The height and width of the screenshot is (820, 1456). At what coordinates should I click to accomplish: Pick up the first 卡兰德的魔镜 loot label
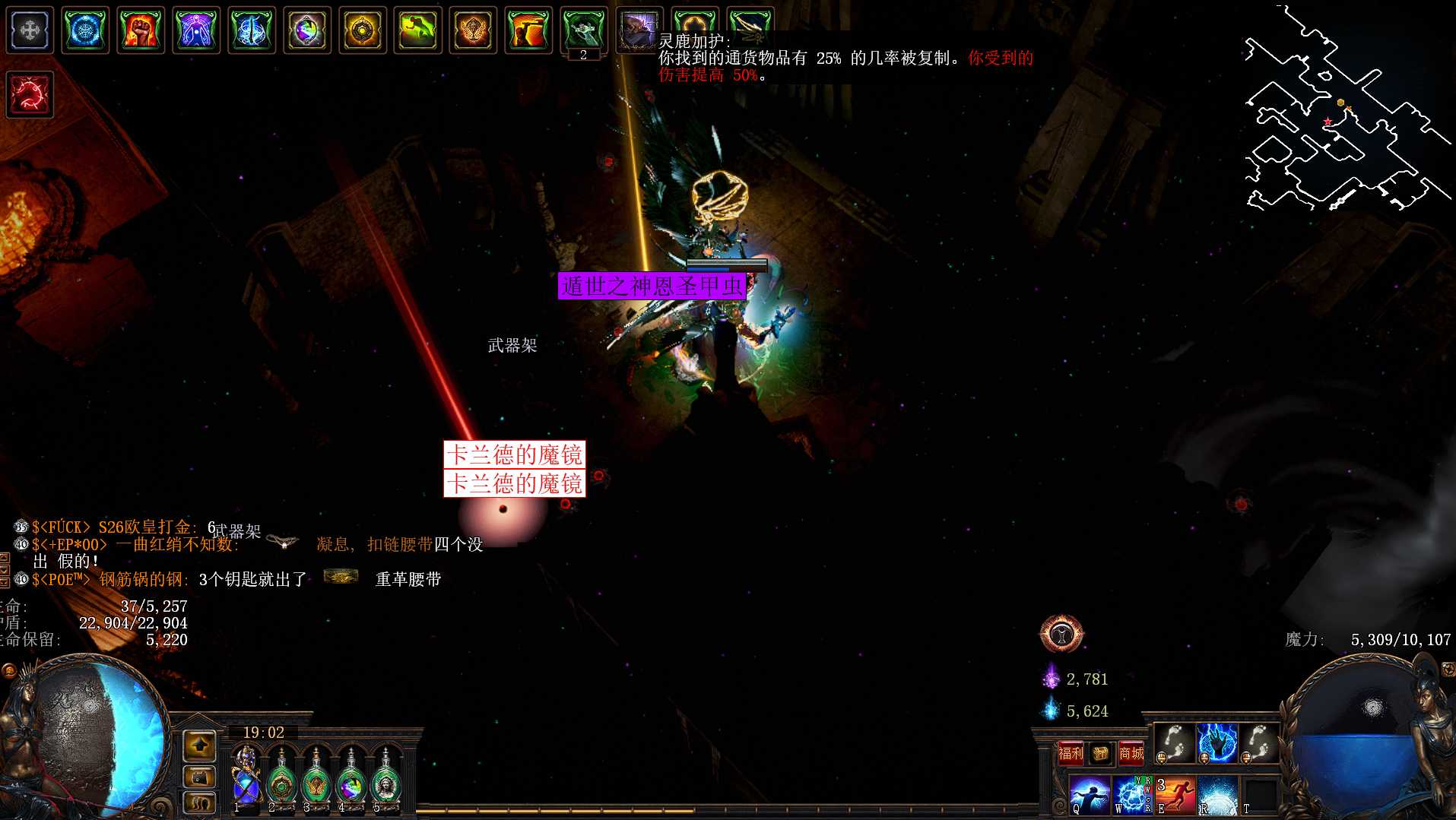click(x=514, y=454)
